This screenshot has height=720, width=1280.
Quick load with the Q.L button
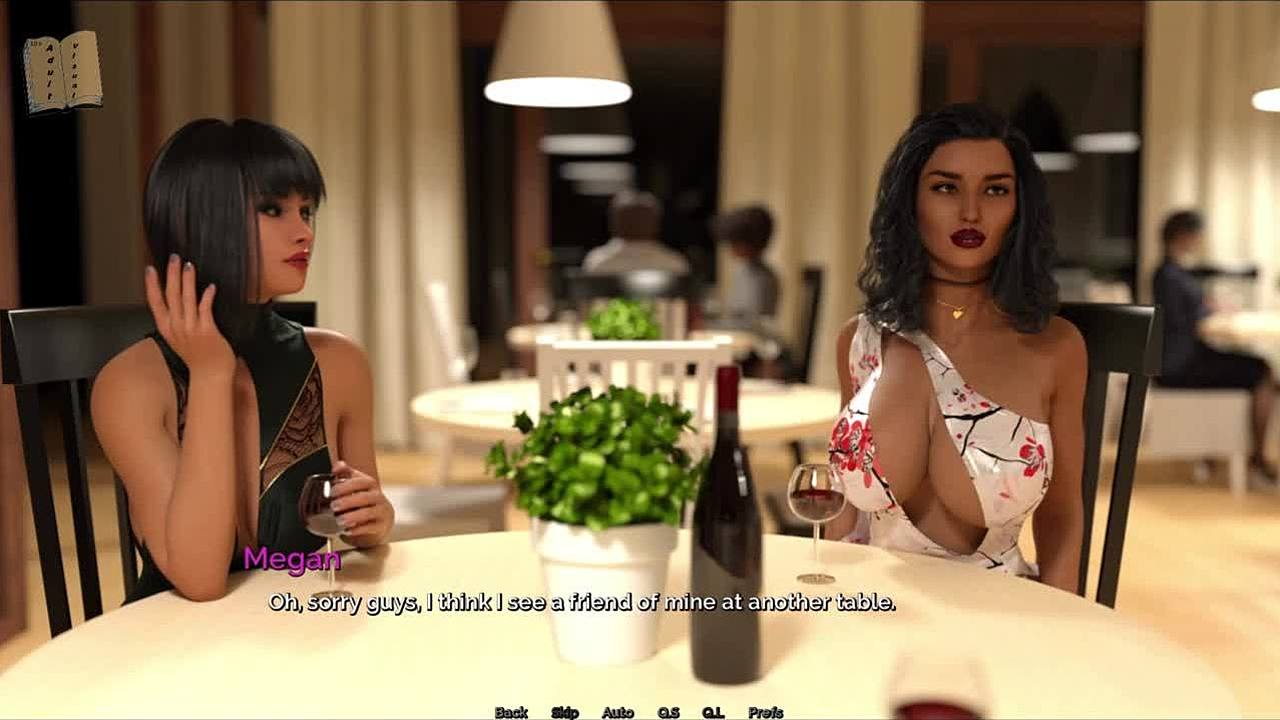(713, 712)
